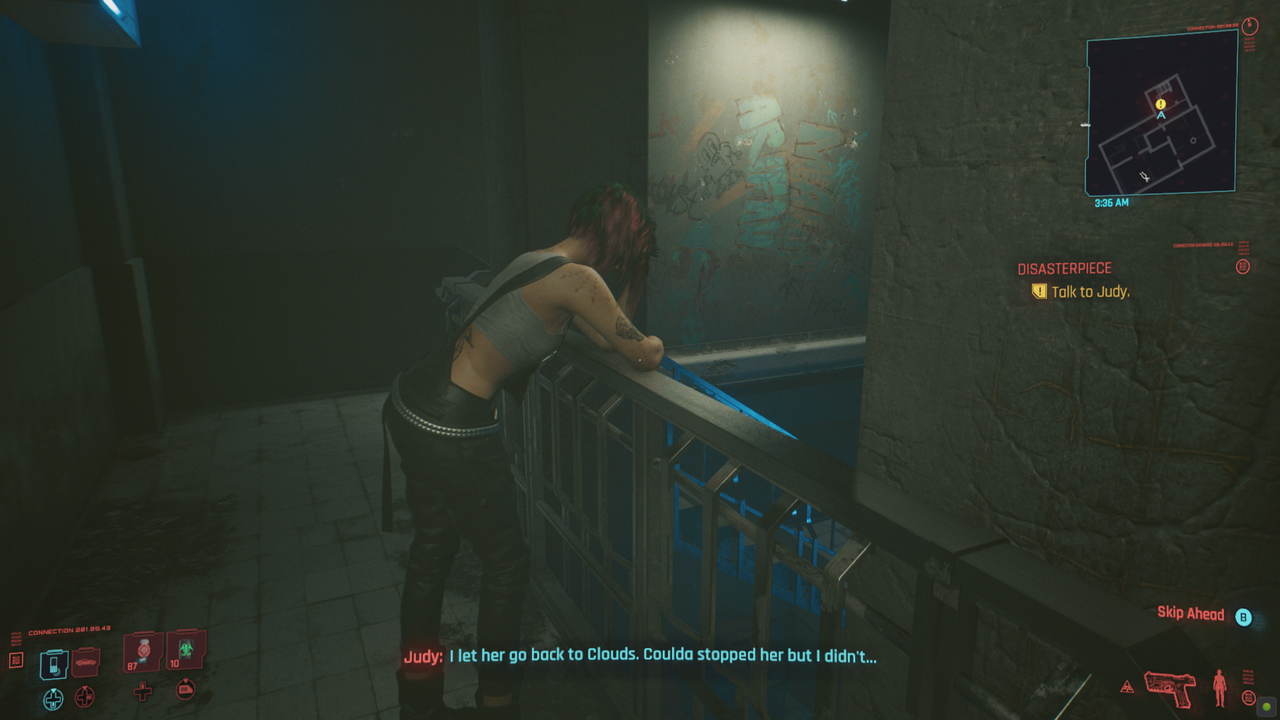Click Judy's dialogue subtitle text
Viewport: 1280px width, 720px height.
(640, 657)
